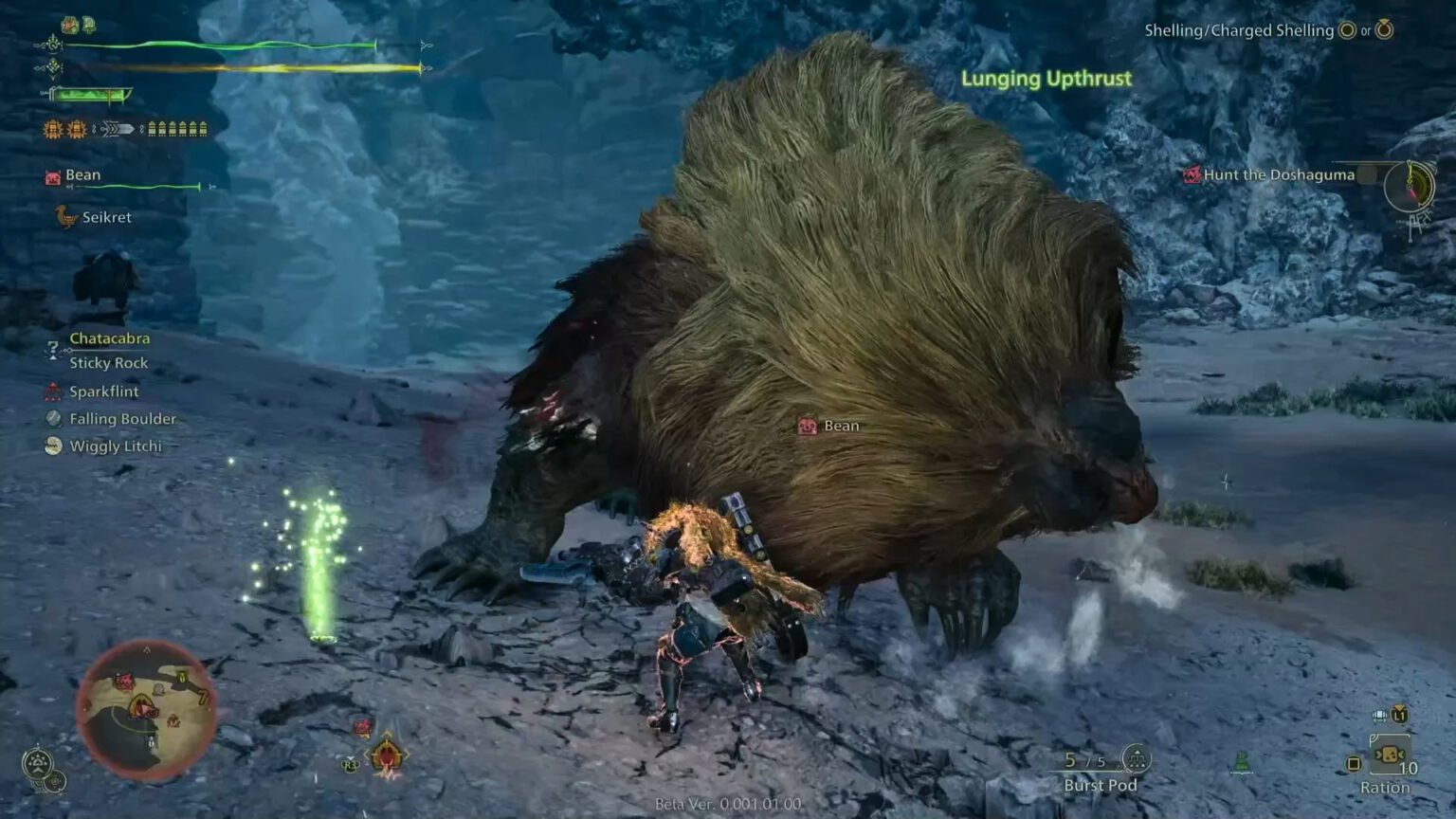Expand the ammo loadout indicator
1456x819 pixels.
click(178, 129)
